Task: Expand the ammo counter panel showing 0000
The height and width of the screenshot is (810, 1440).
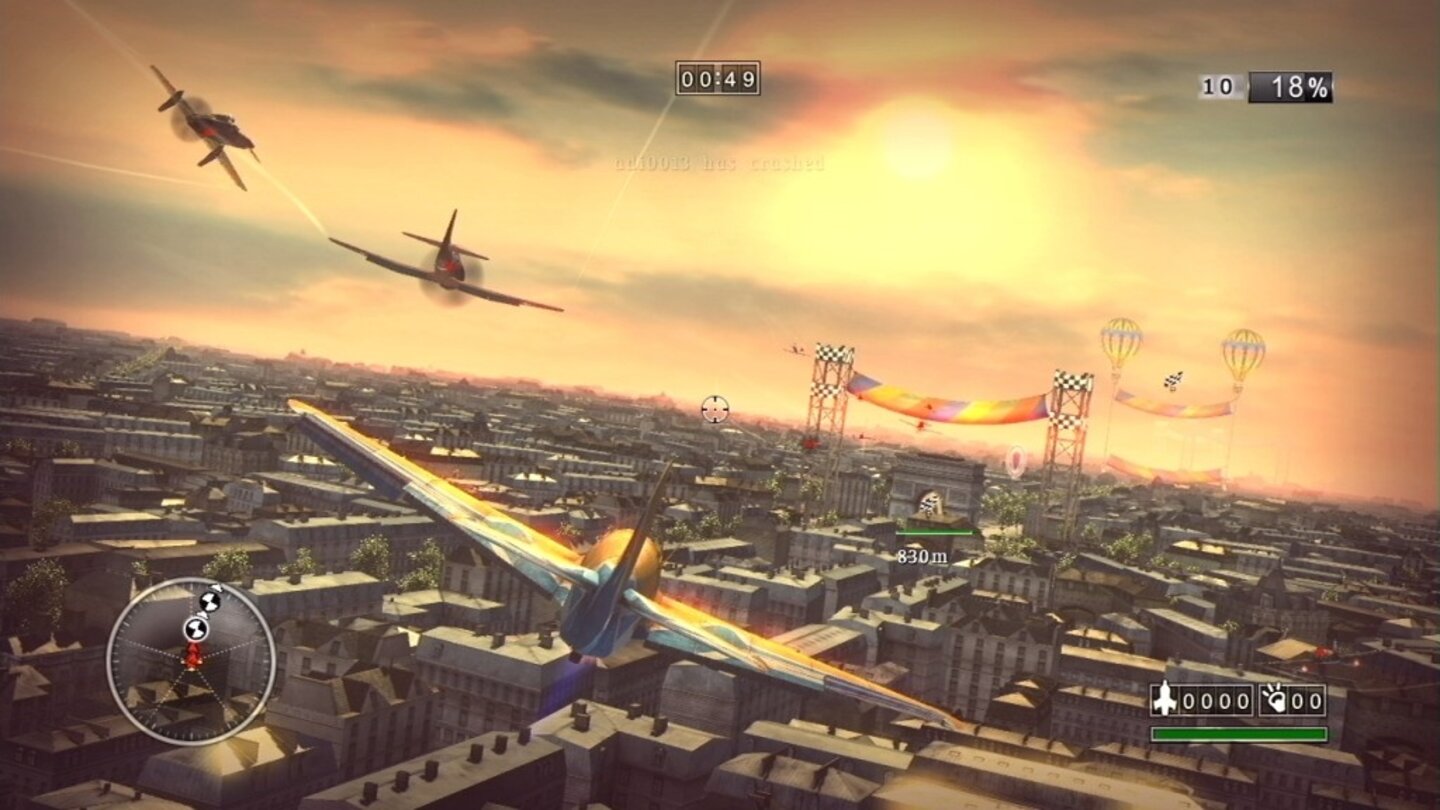Action: (x=1215, y=698)
